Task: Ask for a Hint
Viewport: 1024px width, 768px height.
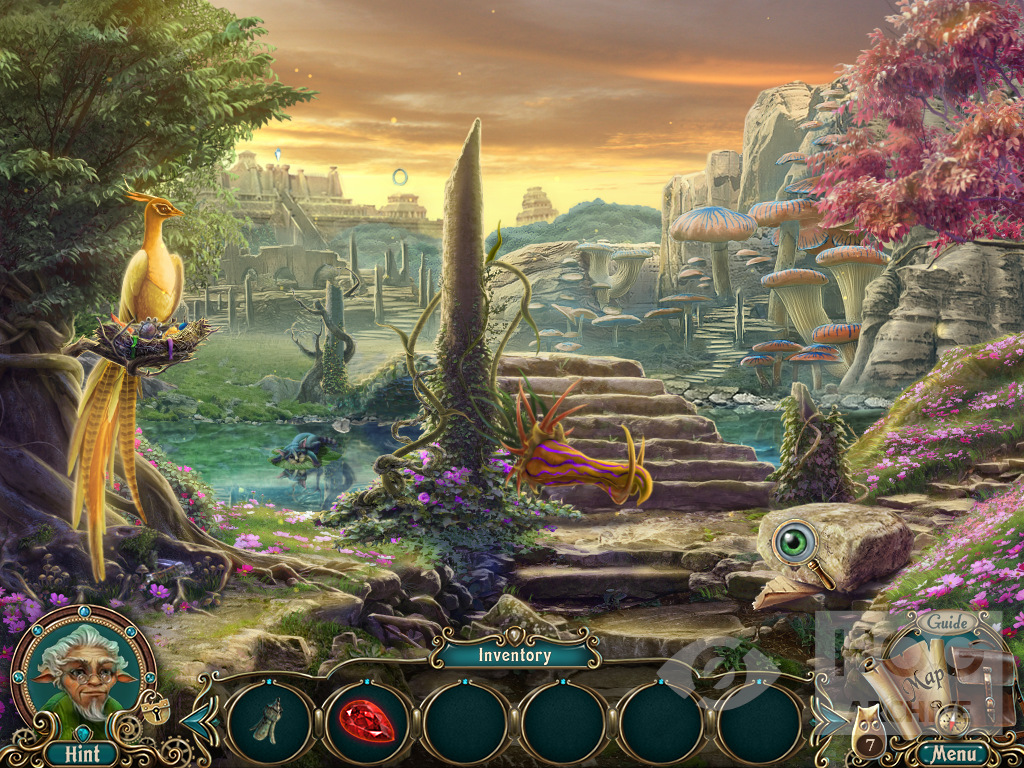Action: [x=80, y=753]
